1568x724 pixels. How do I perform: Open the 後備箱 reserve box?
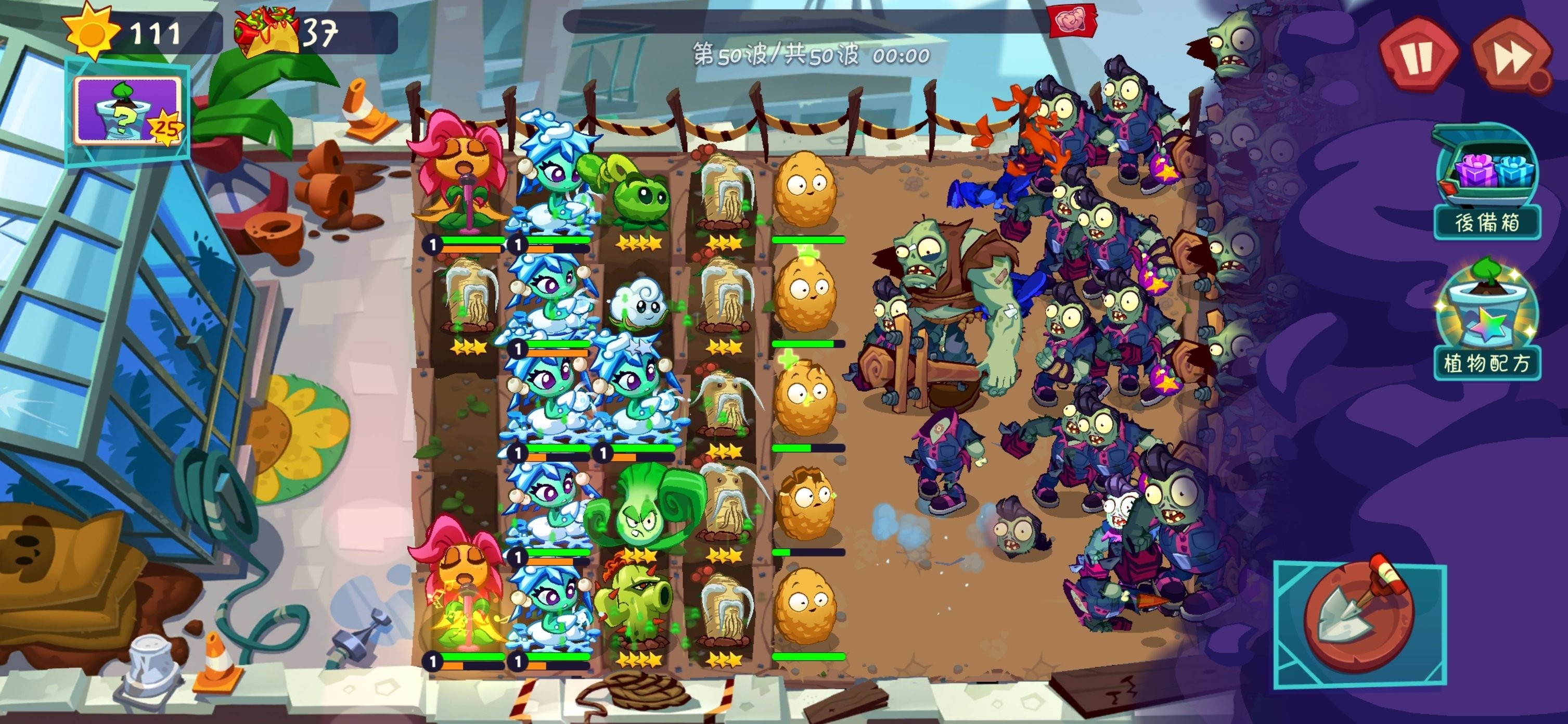point(1486,183)
